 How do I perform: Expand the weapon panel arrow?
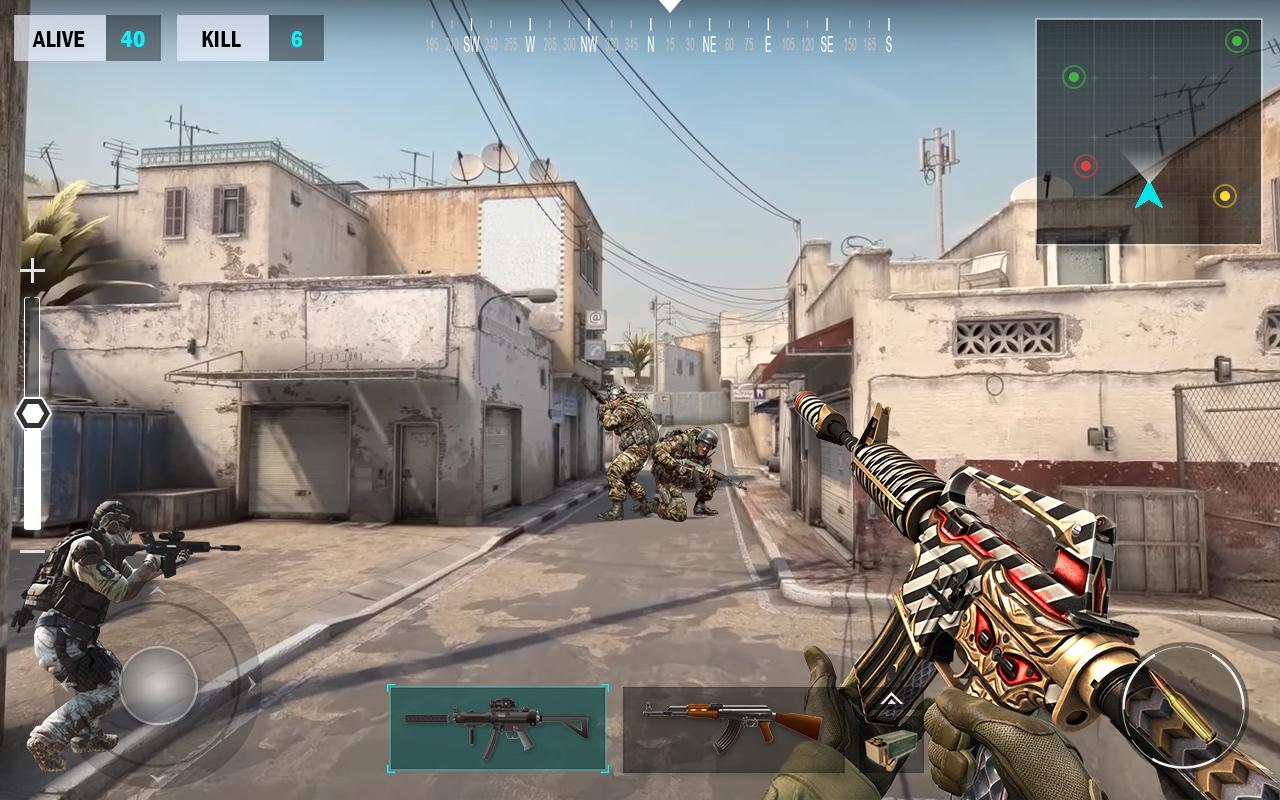click(x=890, y=700)
